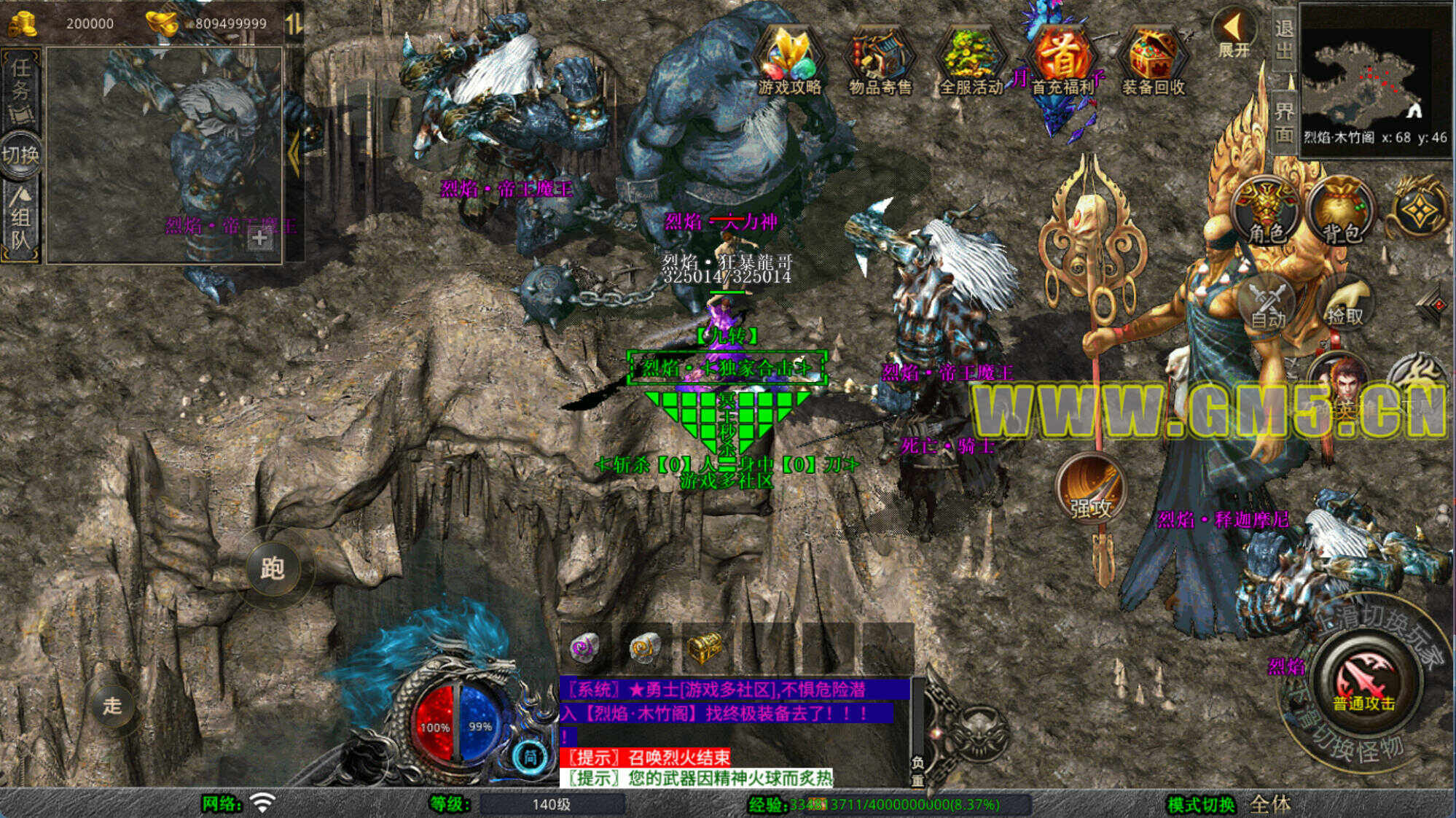Open 全服活动 server events
The width and height of the screenshot is (1456, 818).
[x=971, y=62]
